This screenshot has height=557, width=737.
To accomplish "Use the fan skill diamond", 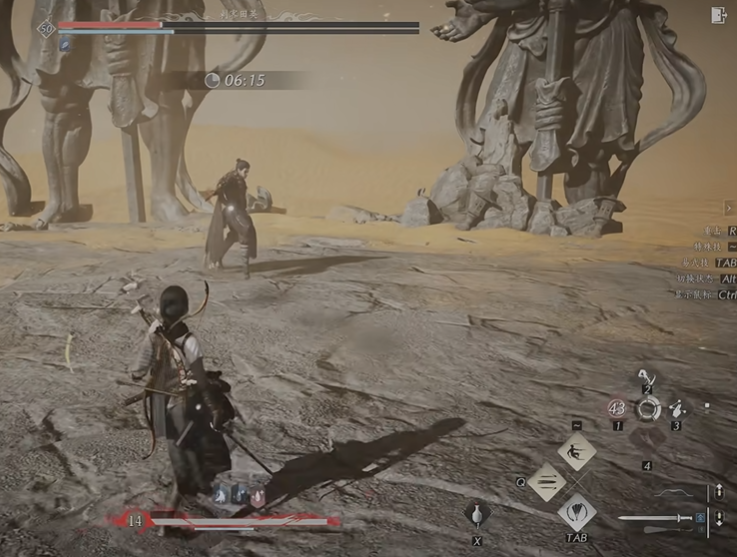I will [577, 513].
